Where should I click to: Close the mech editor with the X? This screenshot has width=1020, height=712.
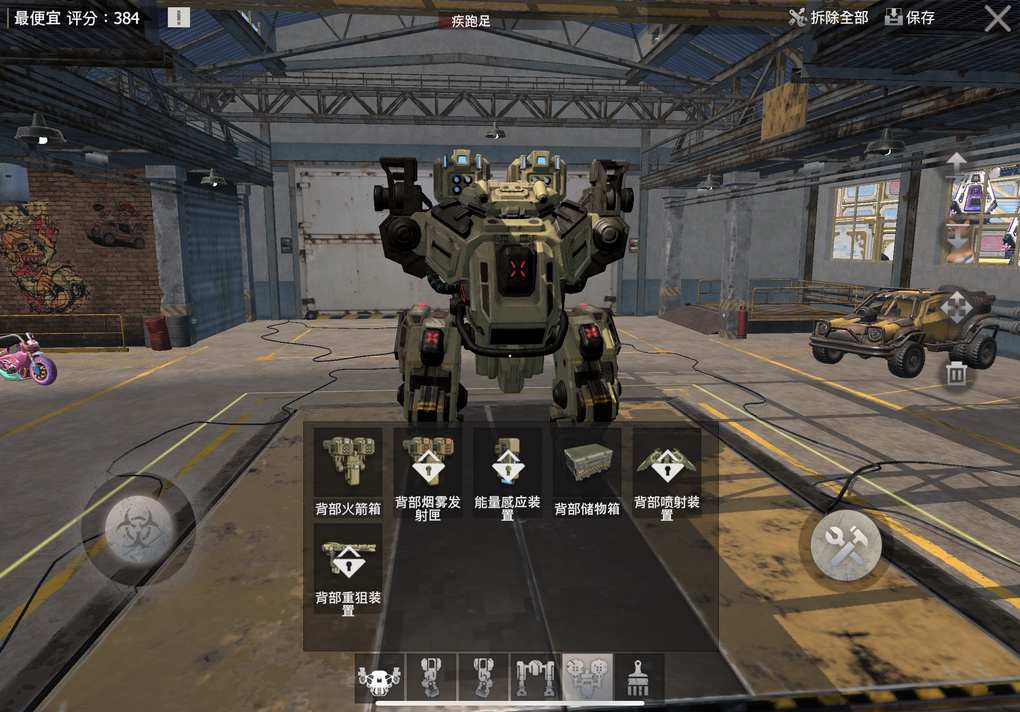point(997,18)
